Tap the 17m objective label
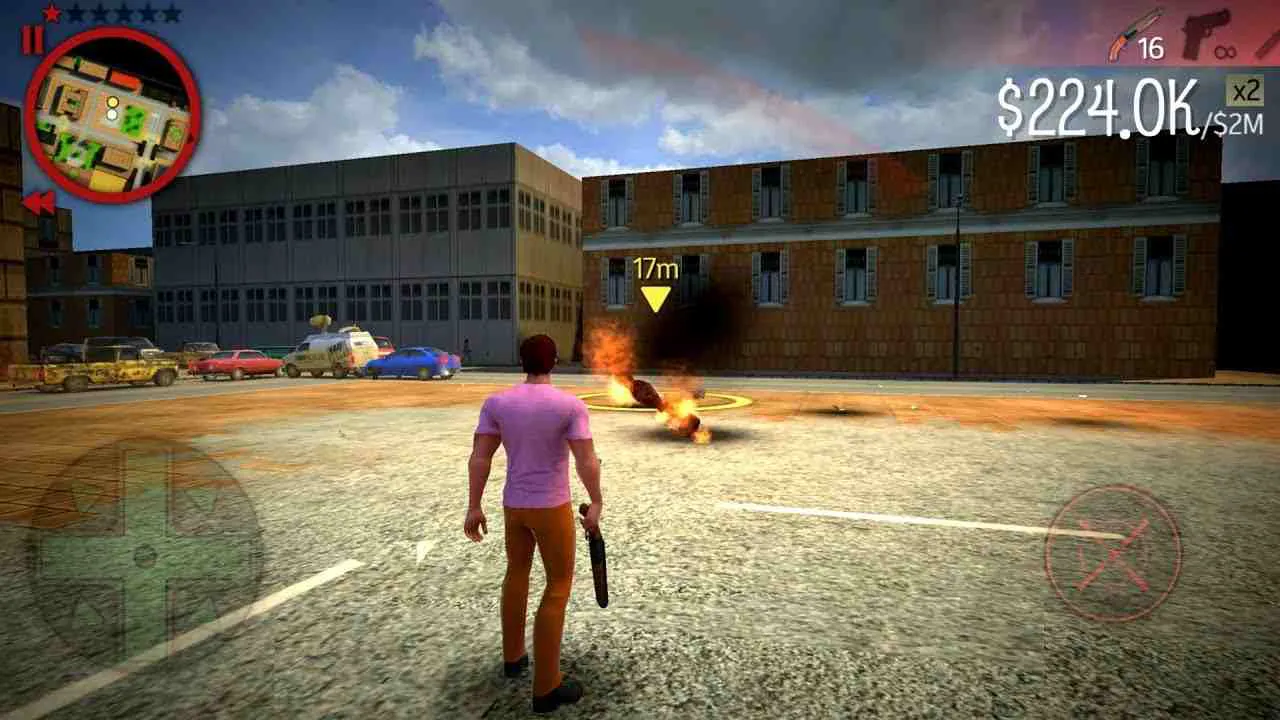 (655, 266)
